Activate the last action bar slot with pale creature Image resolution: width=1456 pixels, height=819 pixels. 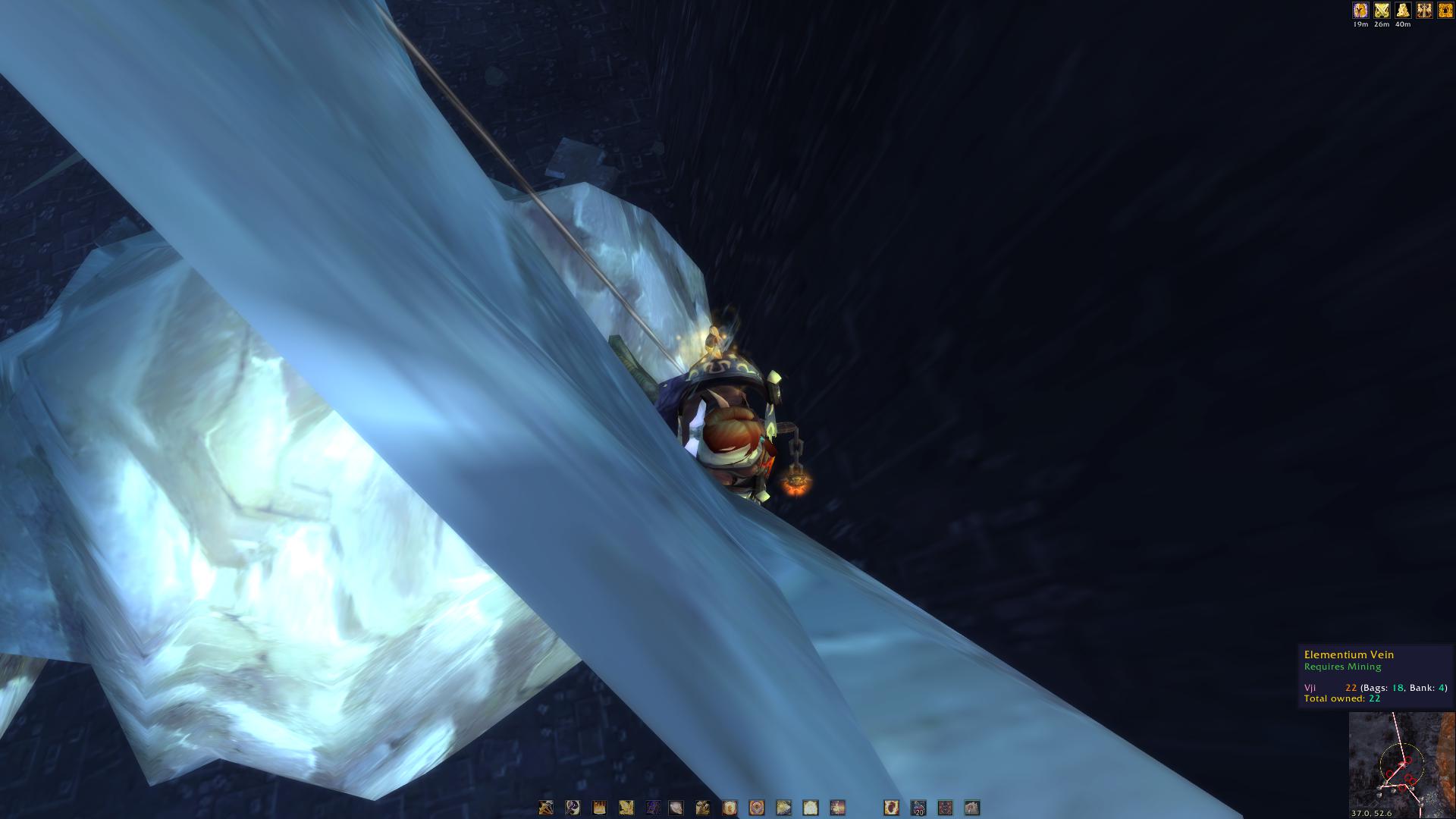click(x=971, y=808)
